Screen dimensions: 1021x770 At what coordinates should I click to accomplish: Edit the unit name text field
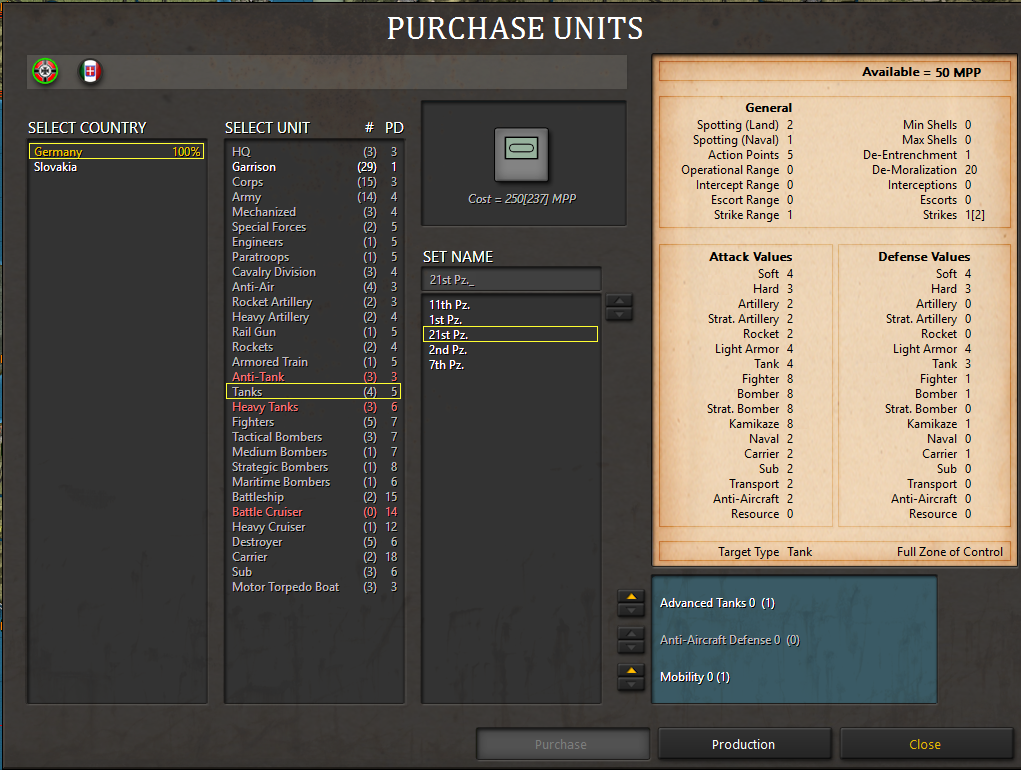click(511, 279)
